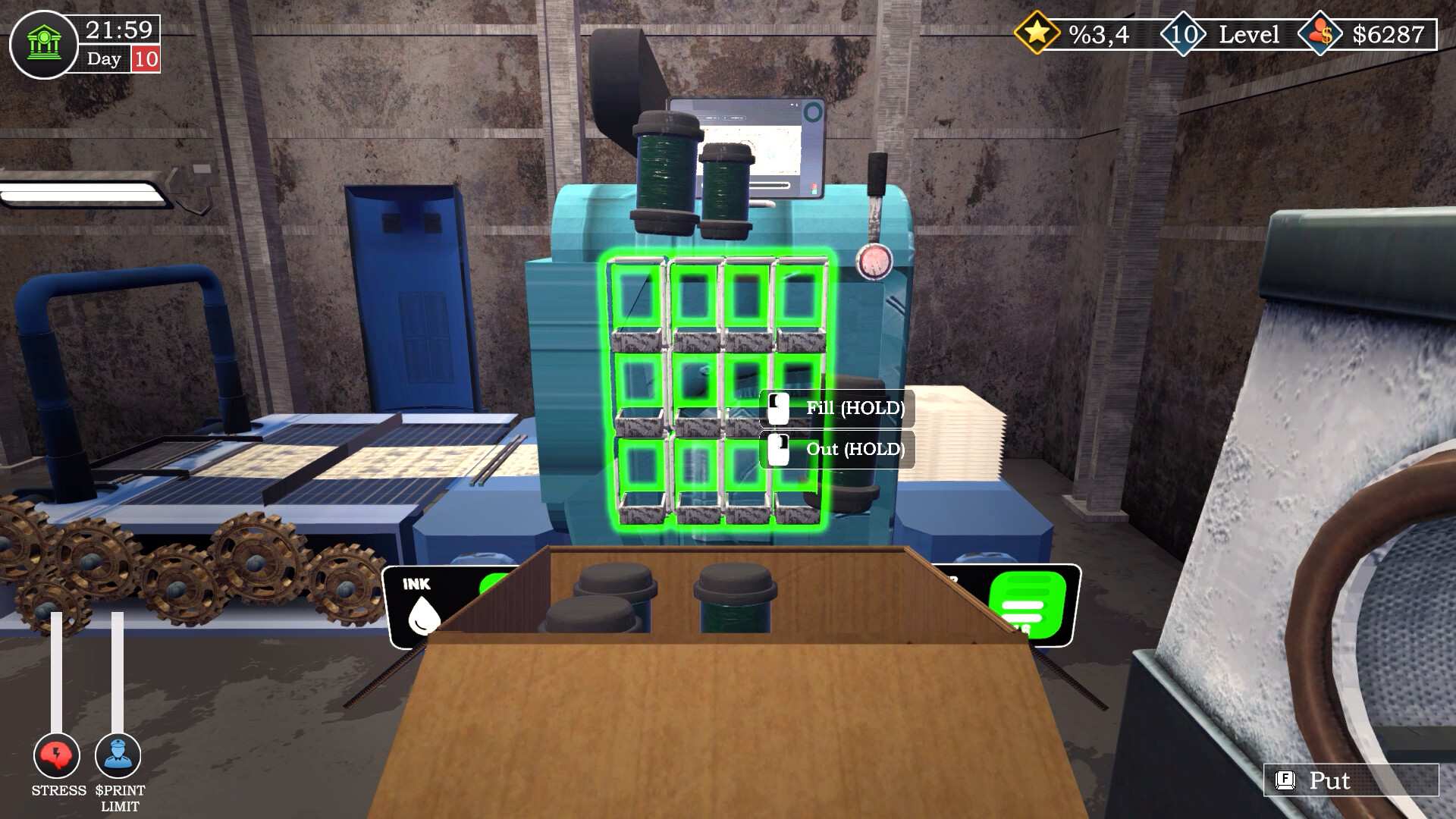Click the mouse icon beside Fill (HOLD)
The width and height of the screenshot is (1456, 819).
click(x=778, y=408)
